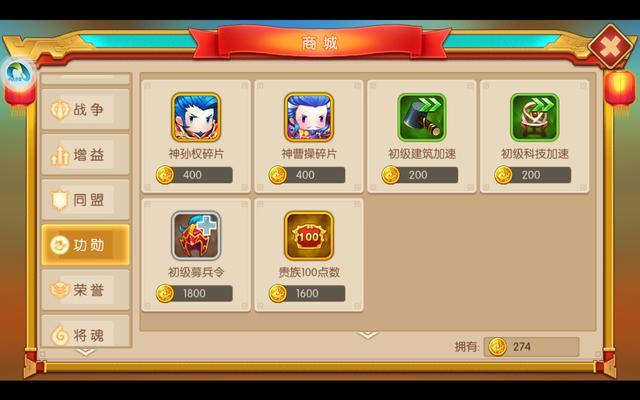Switch to the 将魂 category
The width and height of the screenshot is (640, 400).
pyautogui.click(x=85, y=333)
